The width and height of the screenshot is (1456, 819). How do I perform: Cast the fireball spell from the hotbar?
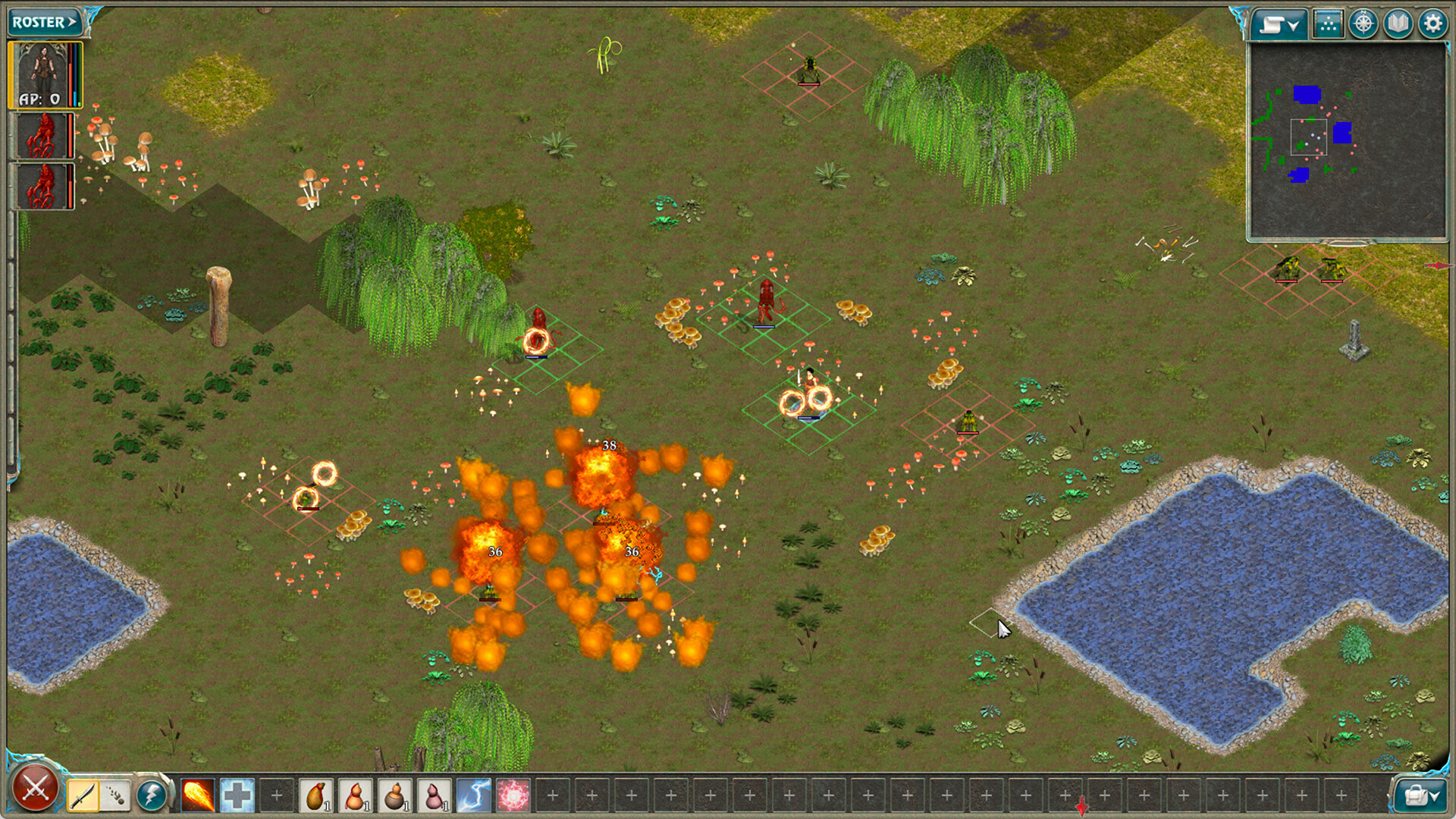[197, 795]
